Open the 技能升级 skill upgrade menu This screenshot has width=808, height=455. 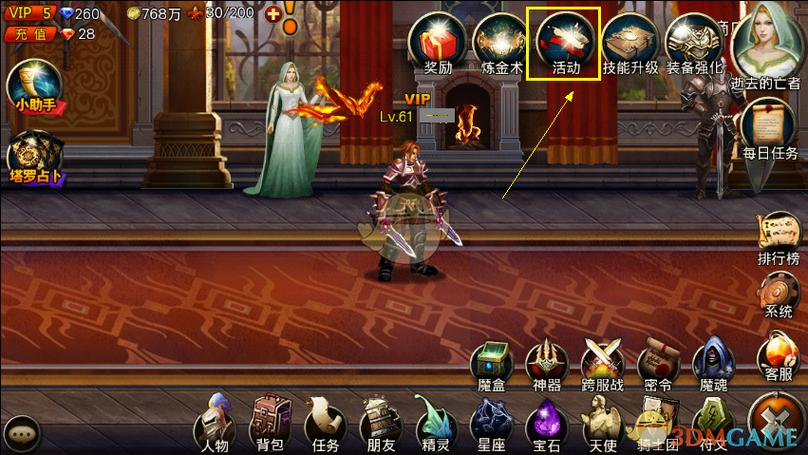(630, 42)
